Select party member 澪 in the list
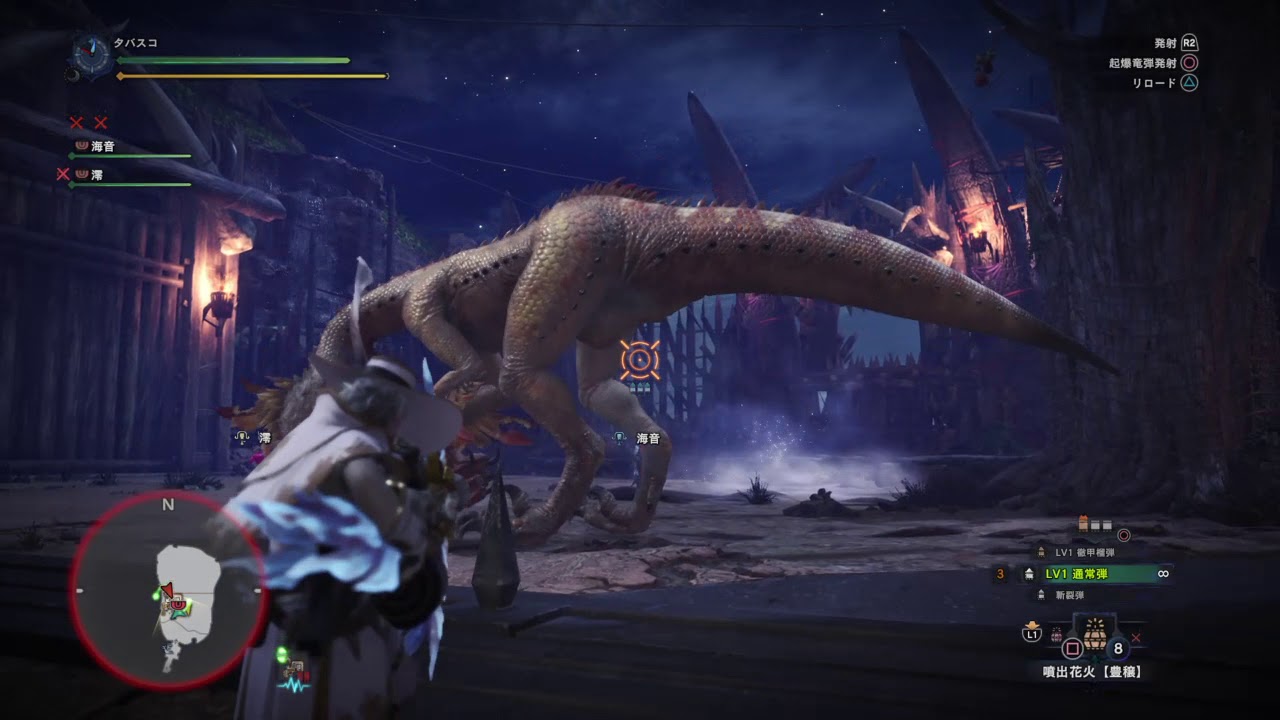 (96, 175)
